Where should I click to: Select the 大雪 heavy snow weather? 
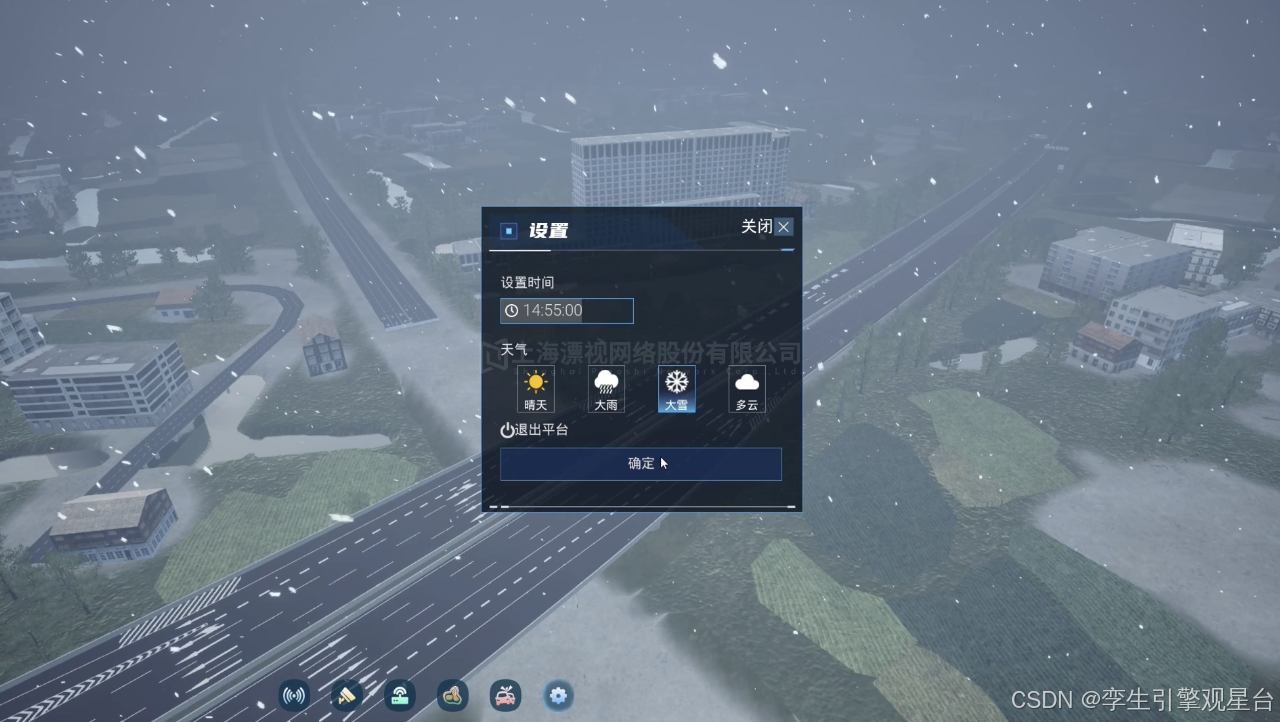pos(677,389)
